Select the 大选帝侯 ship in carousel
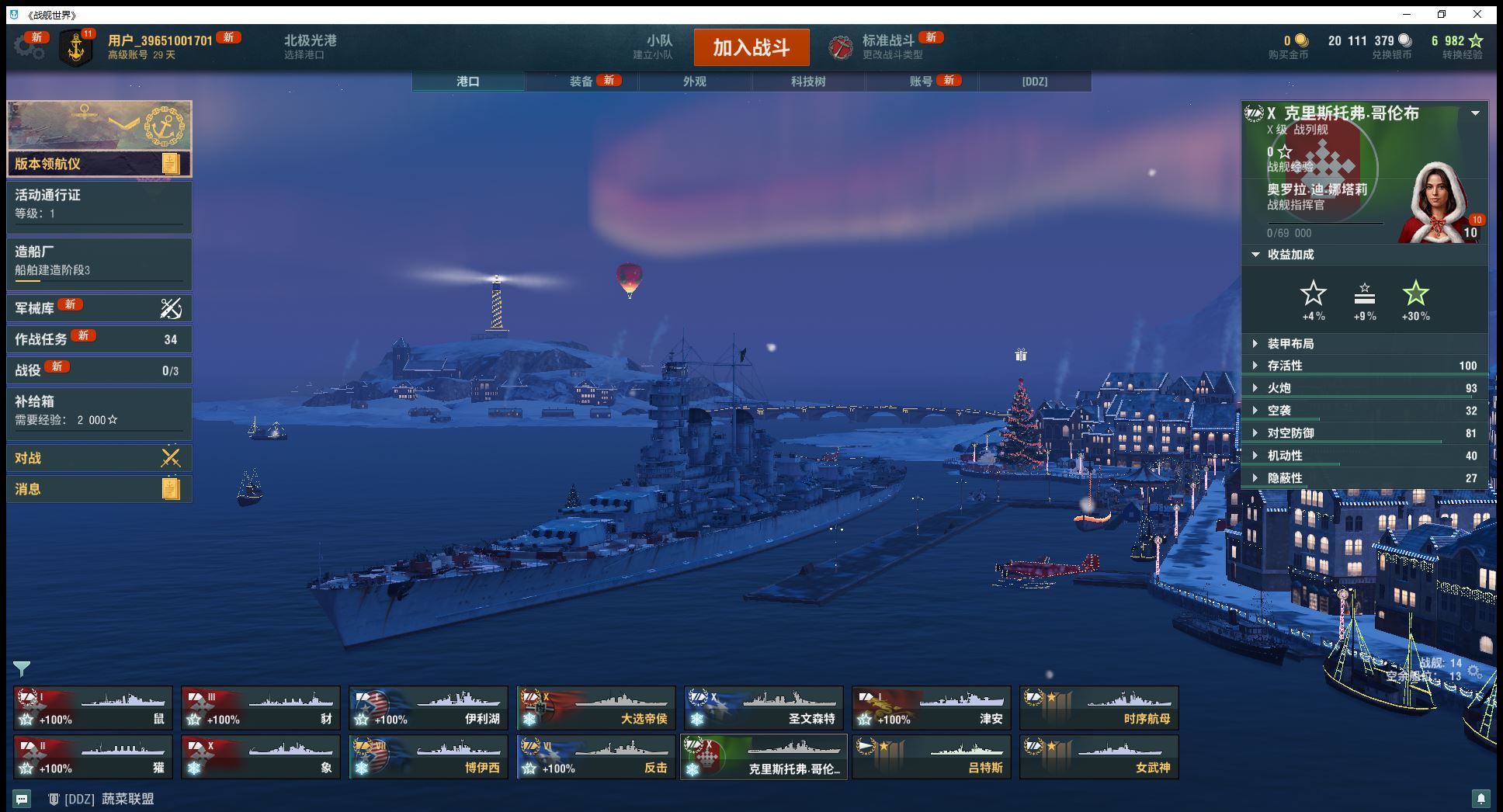This screenshot has height=812, width=1503. (x=596, y=708)
